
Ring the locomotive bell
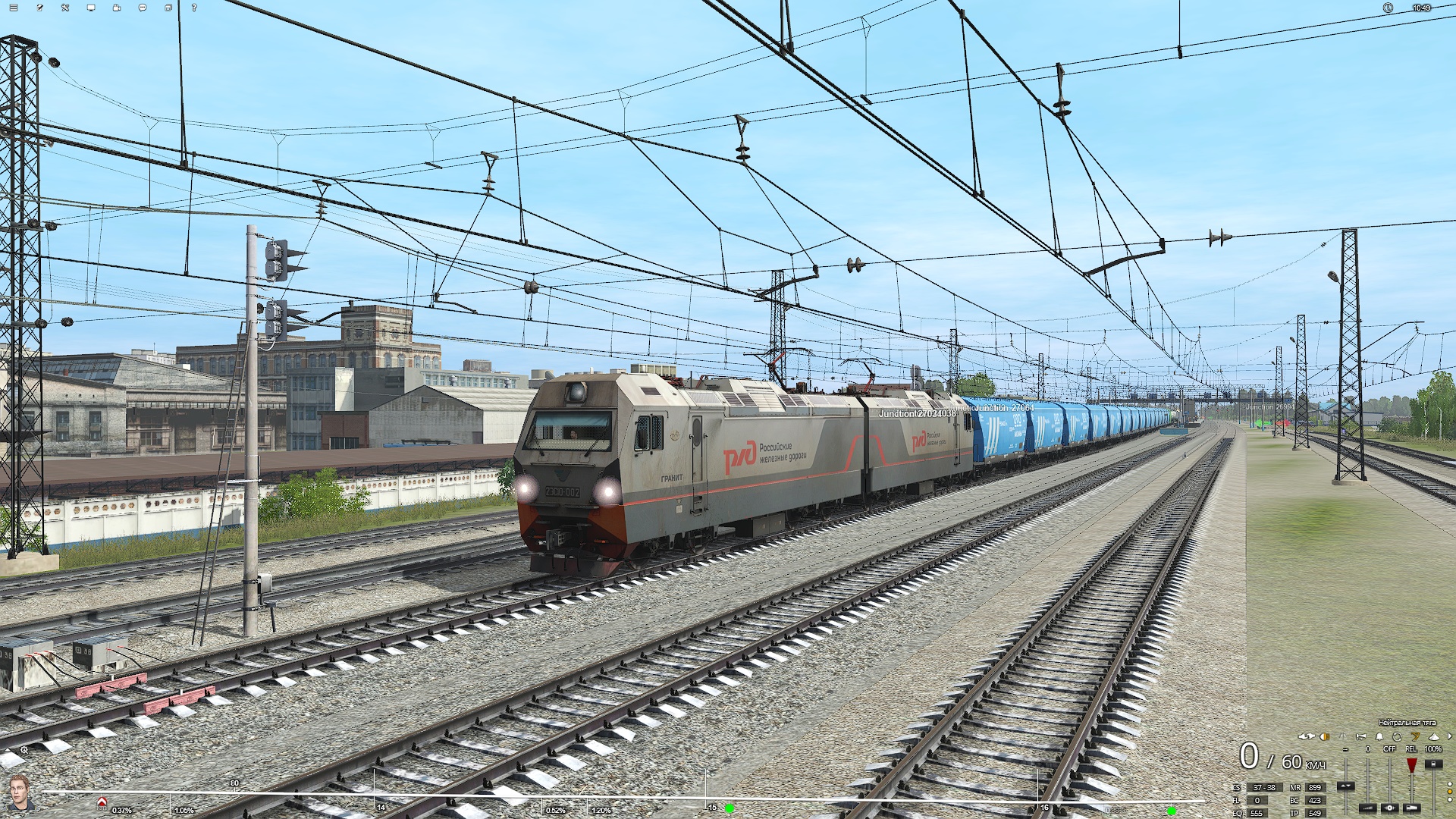pos(1379,736)
